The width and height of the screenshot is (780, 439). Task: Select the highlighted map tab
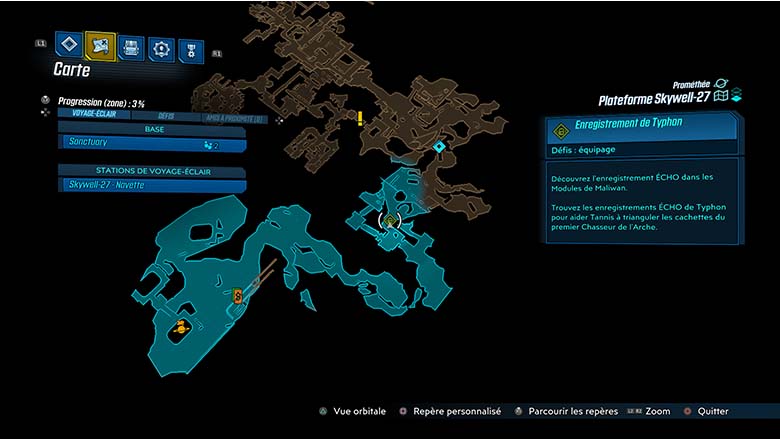(x=100, y=45)
